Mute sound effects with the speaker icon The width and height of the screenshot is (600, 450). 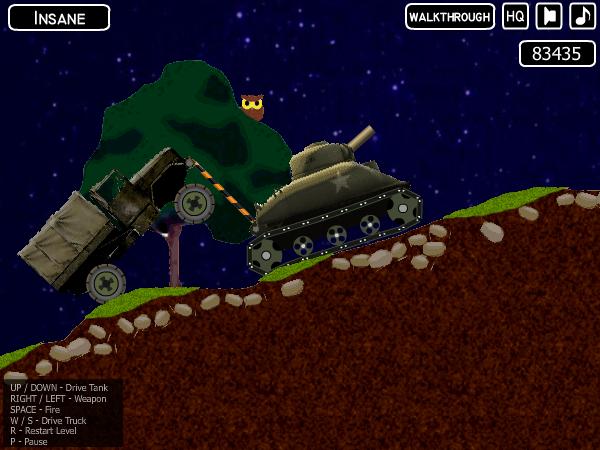(549, 17)
